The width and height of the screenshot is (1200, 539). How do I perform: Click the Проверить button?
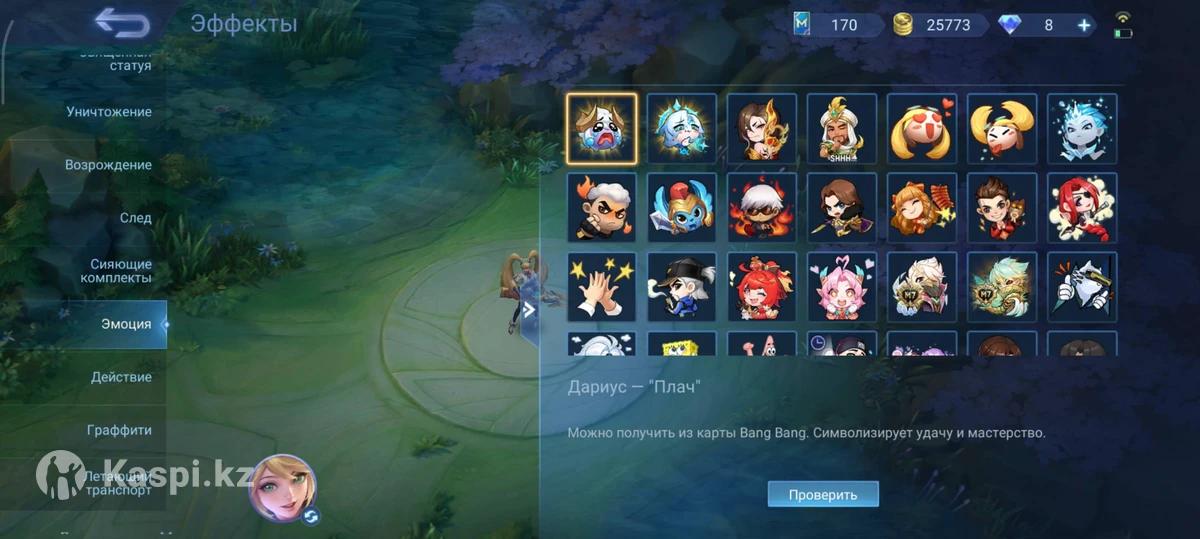tap(823, 494)
